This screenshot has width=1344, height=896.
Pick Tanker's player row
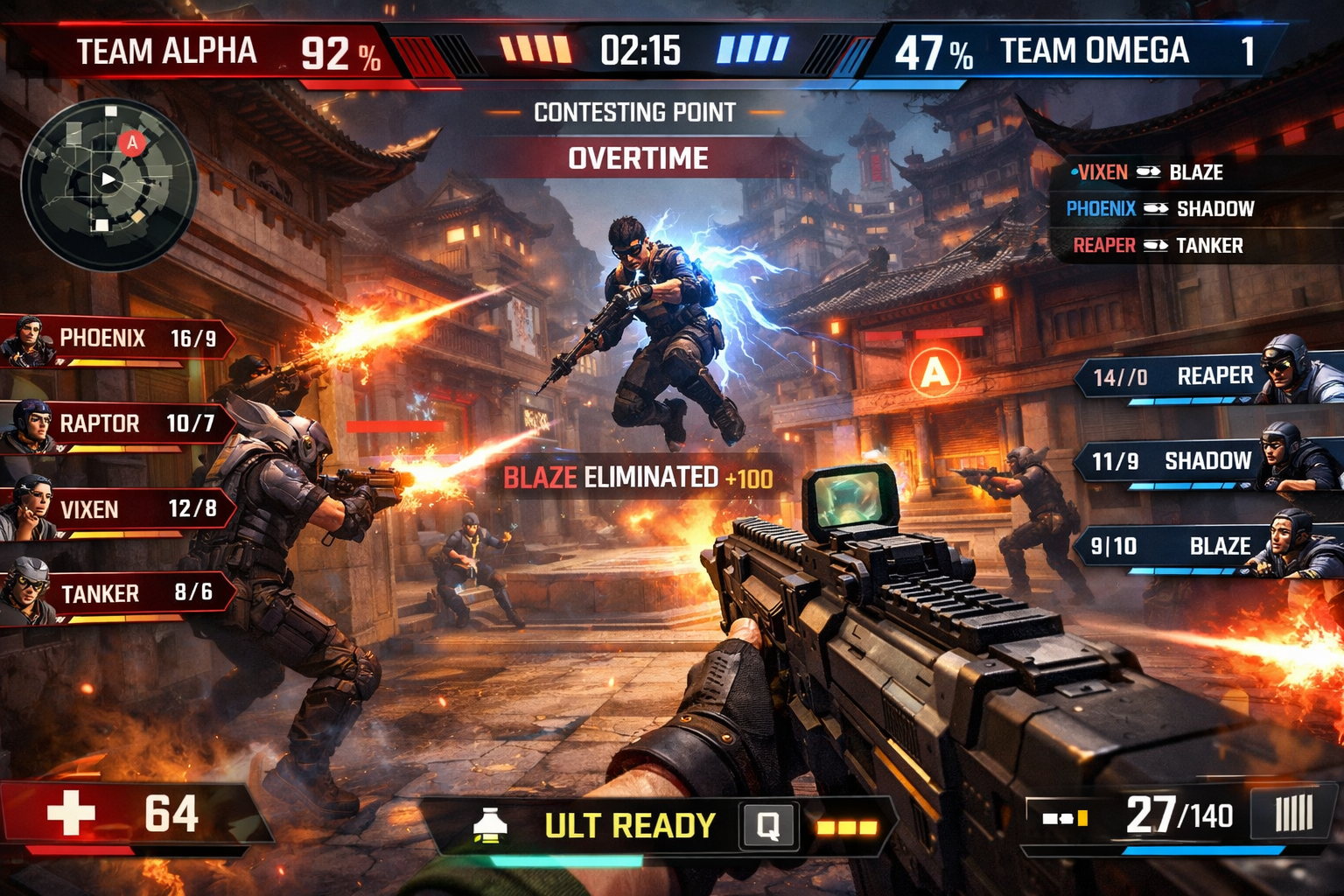click(118, 594)
